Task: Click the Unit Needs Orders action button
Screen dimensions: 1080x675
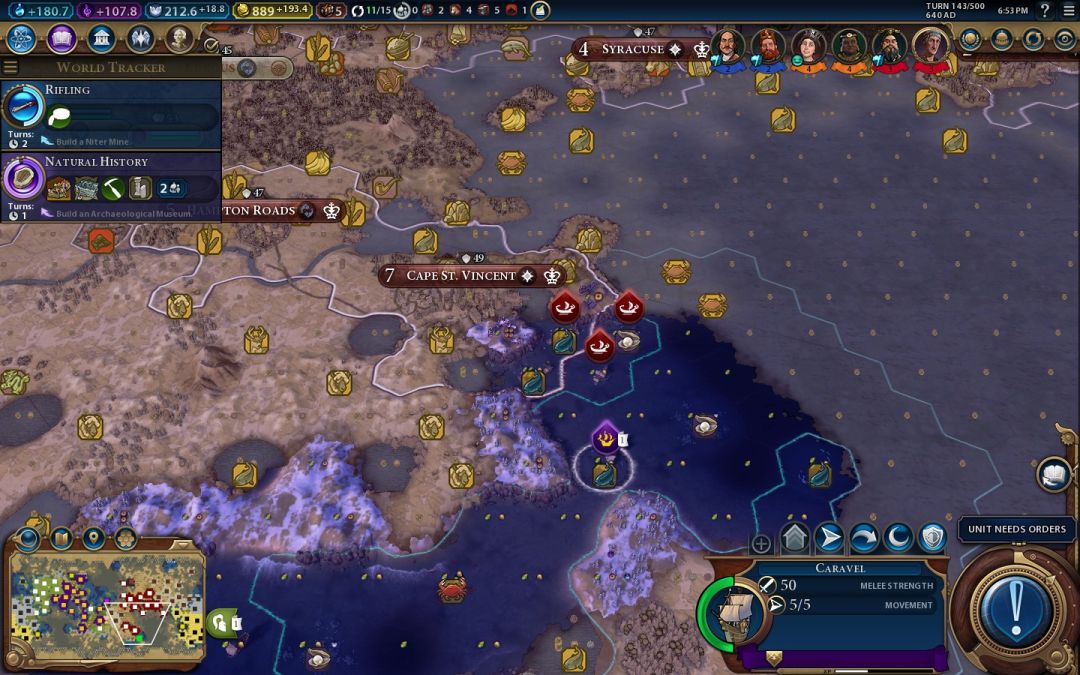Action: 1017,605
